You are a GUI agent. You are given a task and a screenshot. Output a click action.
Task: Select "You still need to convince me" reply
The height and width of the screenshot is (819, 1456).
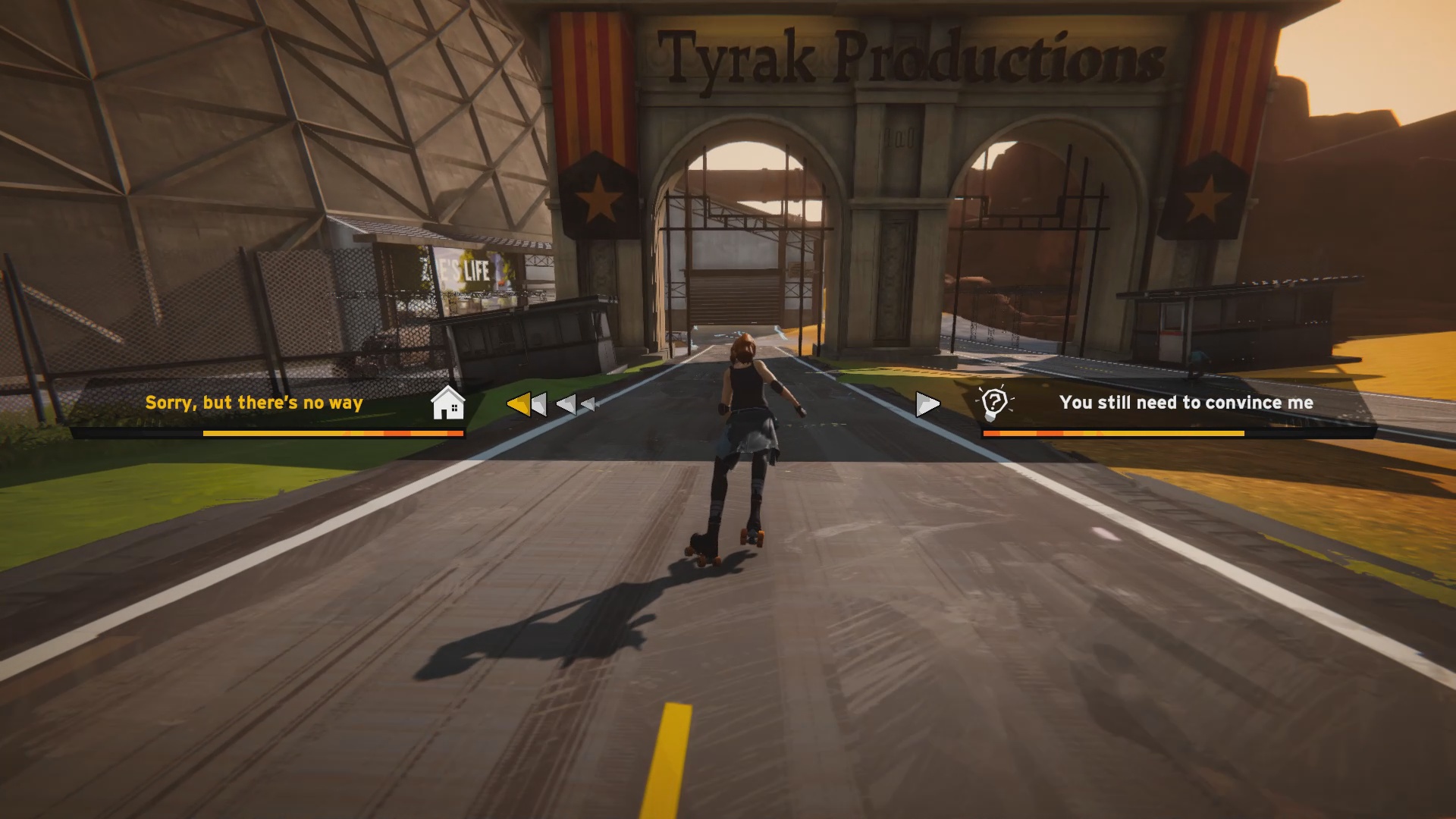coord(1186,403)
